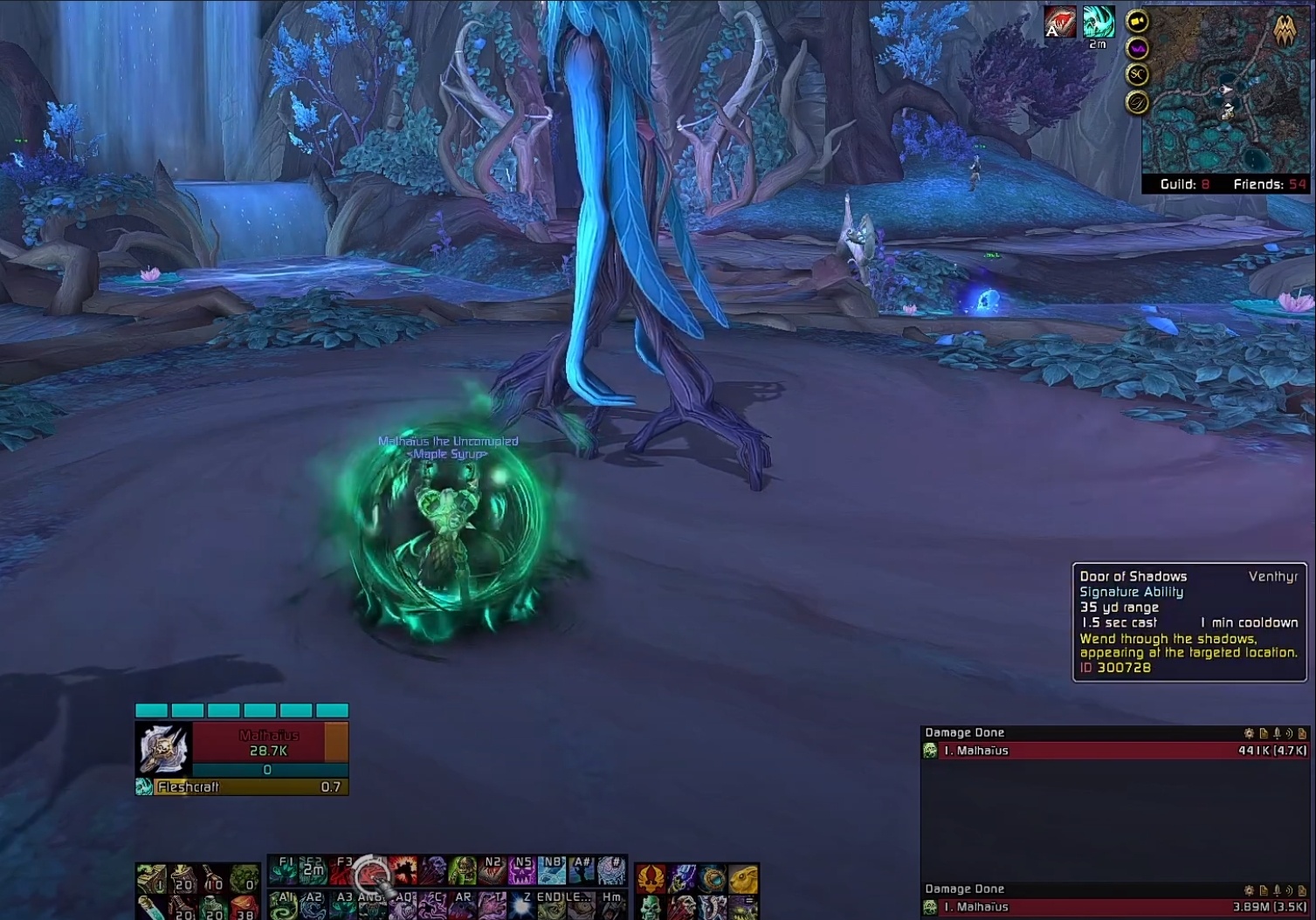Open the SimulationCraft minimap button
Viewport: 1316px width, 920px height.
1137,75
